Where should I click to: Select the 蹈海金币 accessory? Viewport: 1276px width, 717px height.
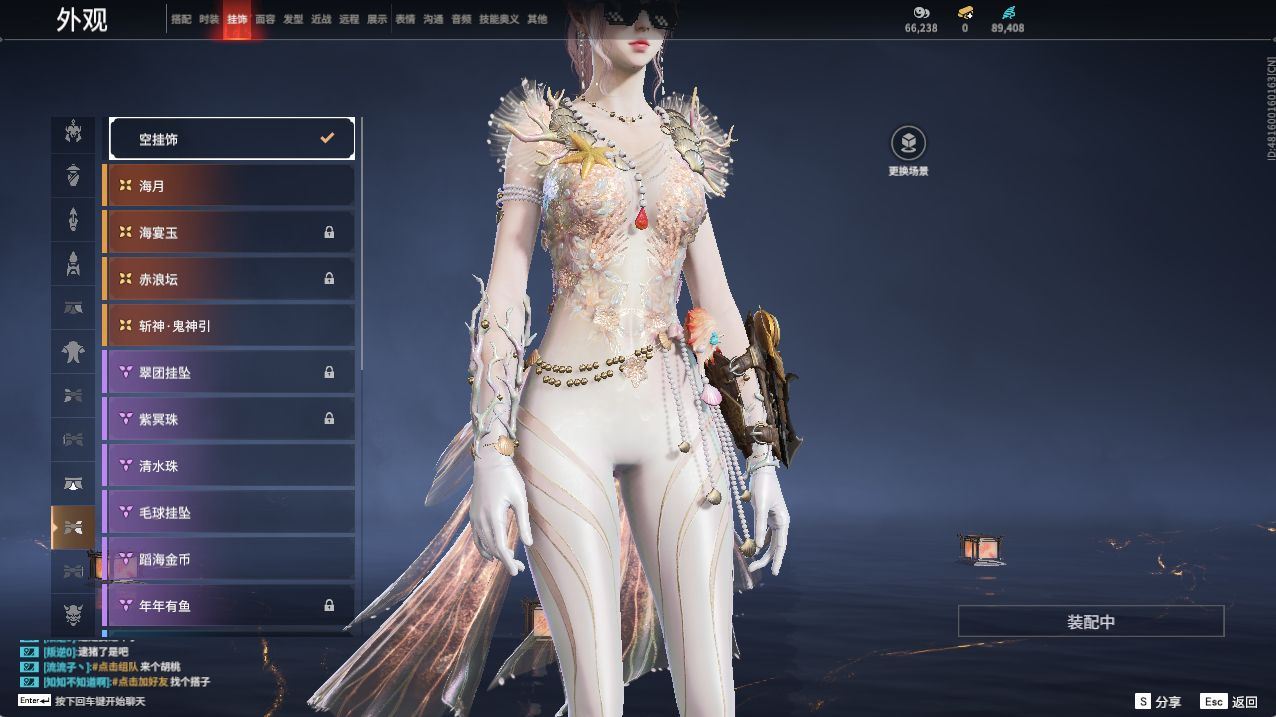[x=229, y=559]
